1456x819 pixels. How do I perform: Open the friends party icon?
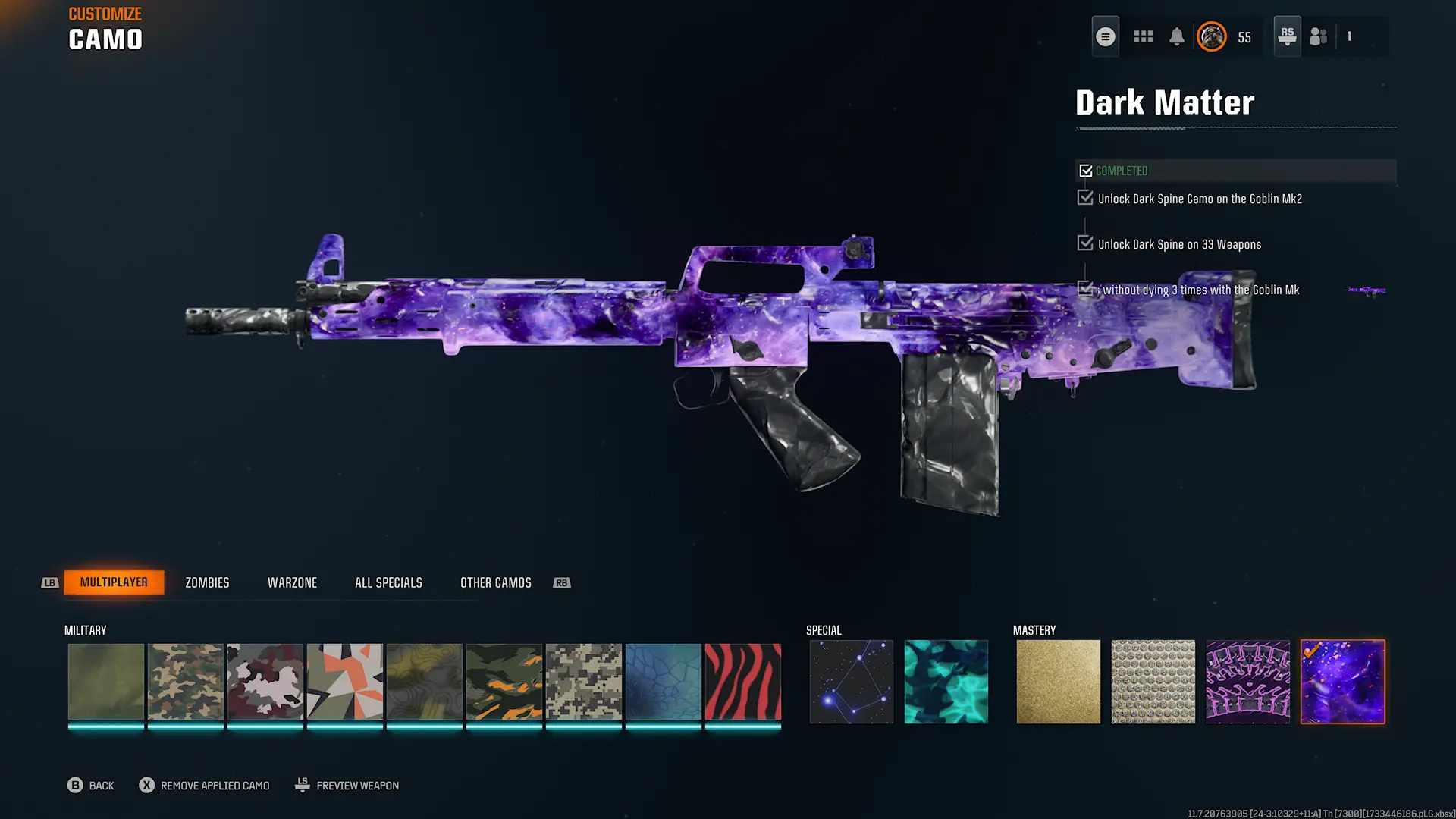1317,36
